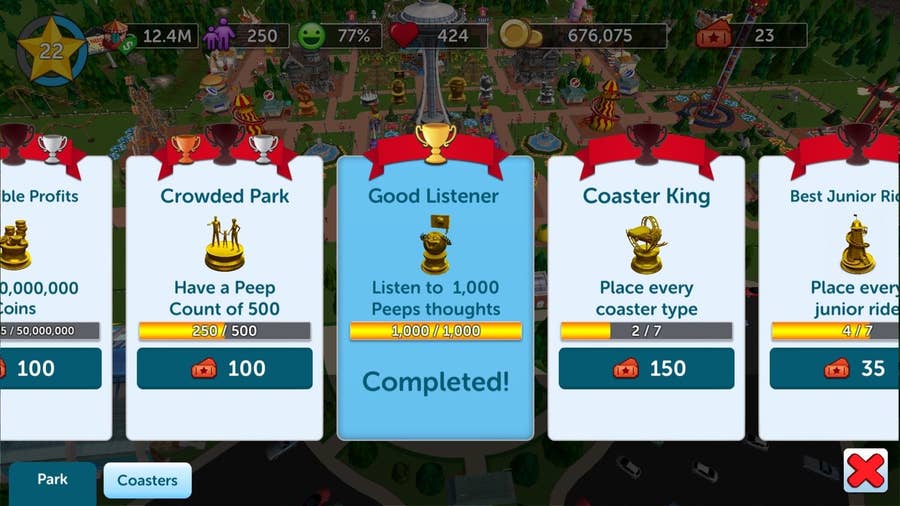The image size is (900, 506).
Task: Close the achievements panel with red X
Action: point(865,470)
